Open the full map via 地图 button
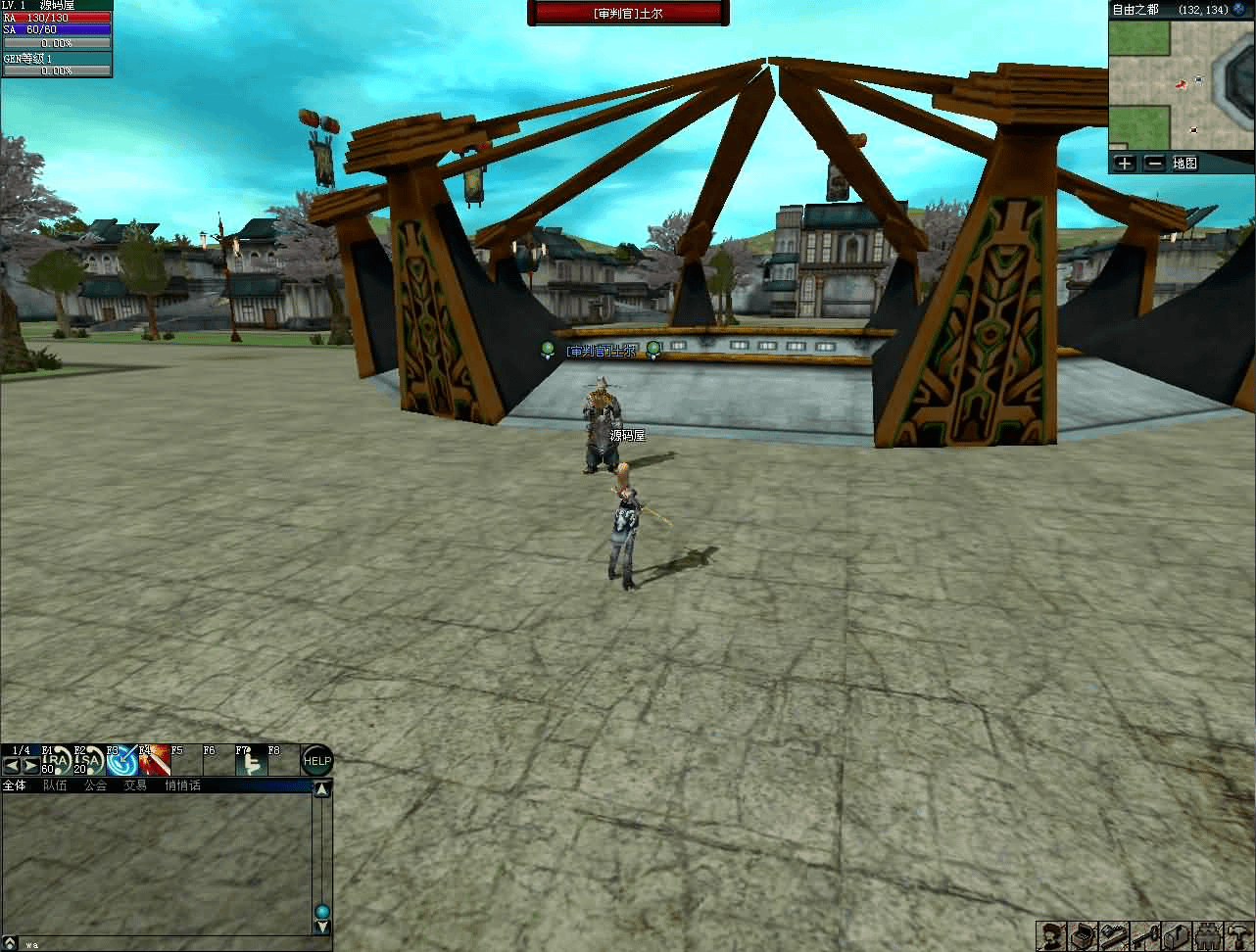This screenshot has height=952, width=1256. [x=1185, y=164]
